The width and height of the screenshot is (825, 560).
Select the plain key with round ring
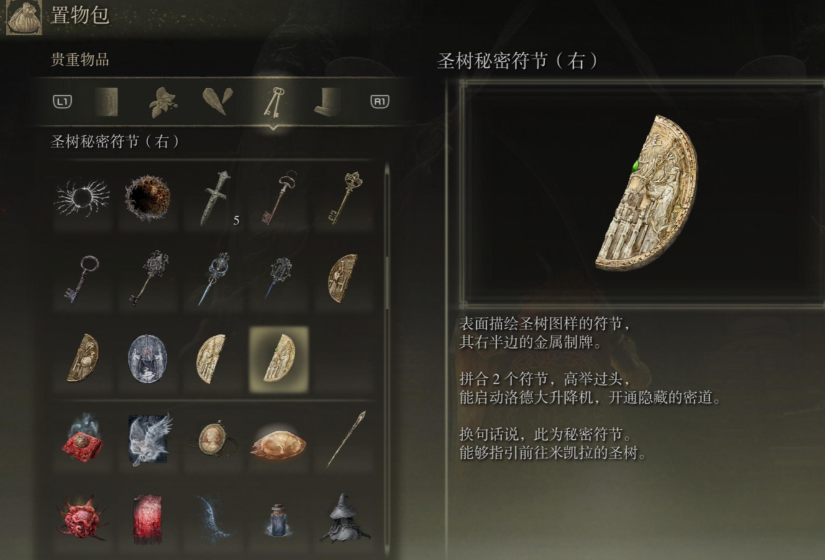[82, 278]
